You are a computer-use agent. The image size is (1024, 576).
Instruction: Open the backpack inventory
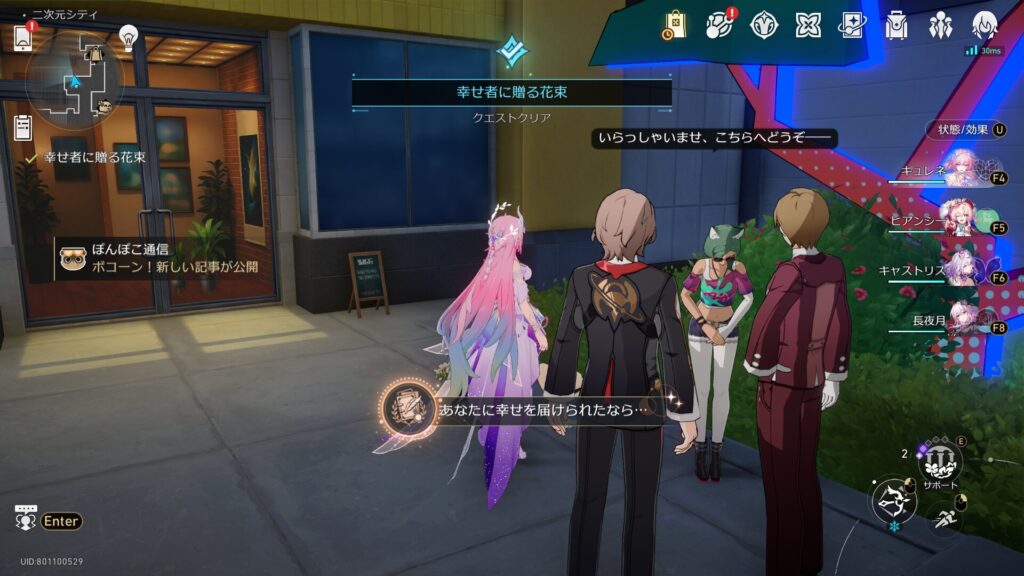896,24
